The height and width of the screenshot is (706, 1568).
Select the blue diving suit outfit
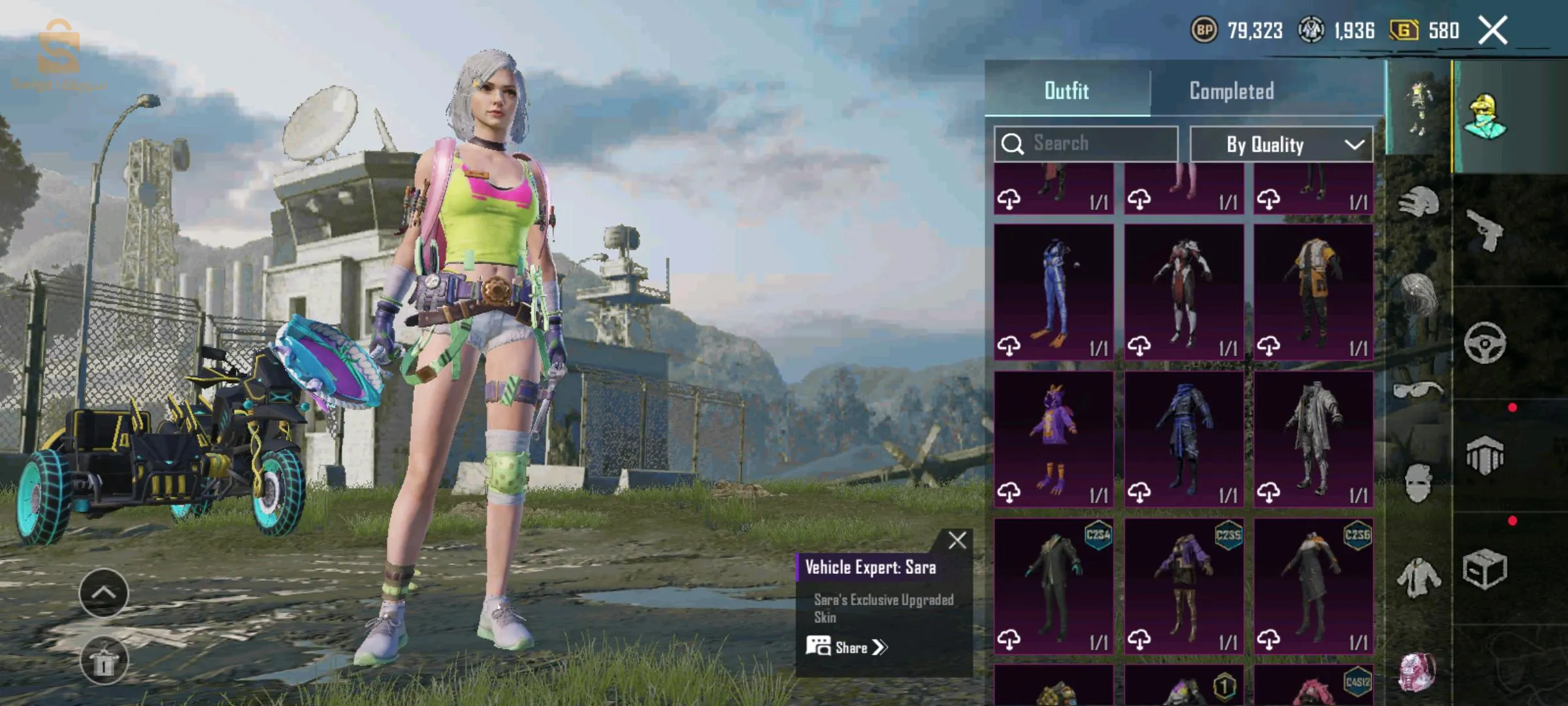coord(1054,292)
